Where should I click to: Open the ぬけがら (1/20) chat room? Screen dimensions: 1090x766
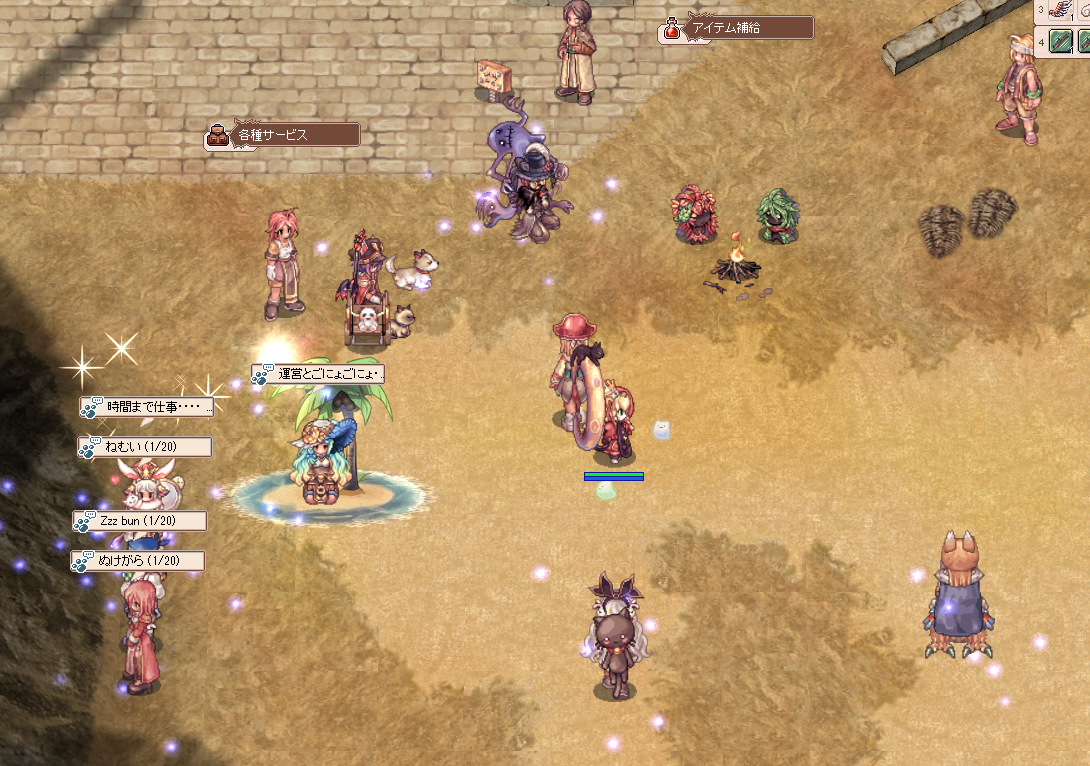tap(138, 561)
